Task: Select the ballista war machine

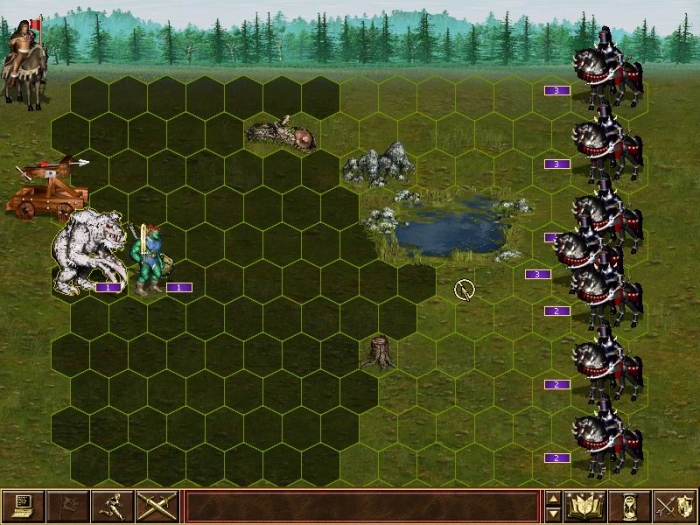Action: 46,188
